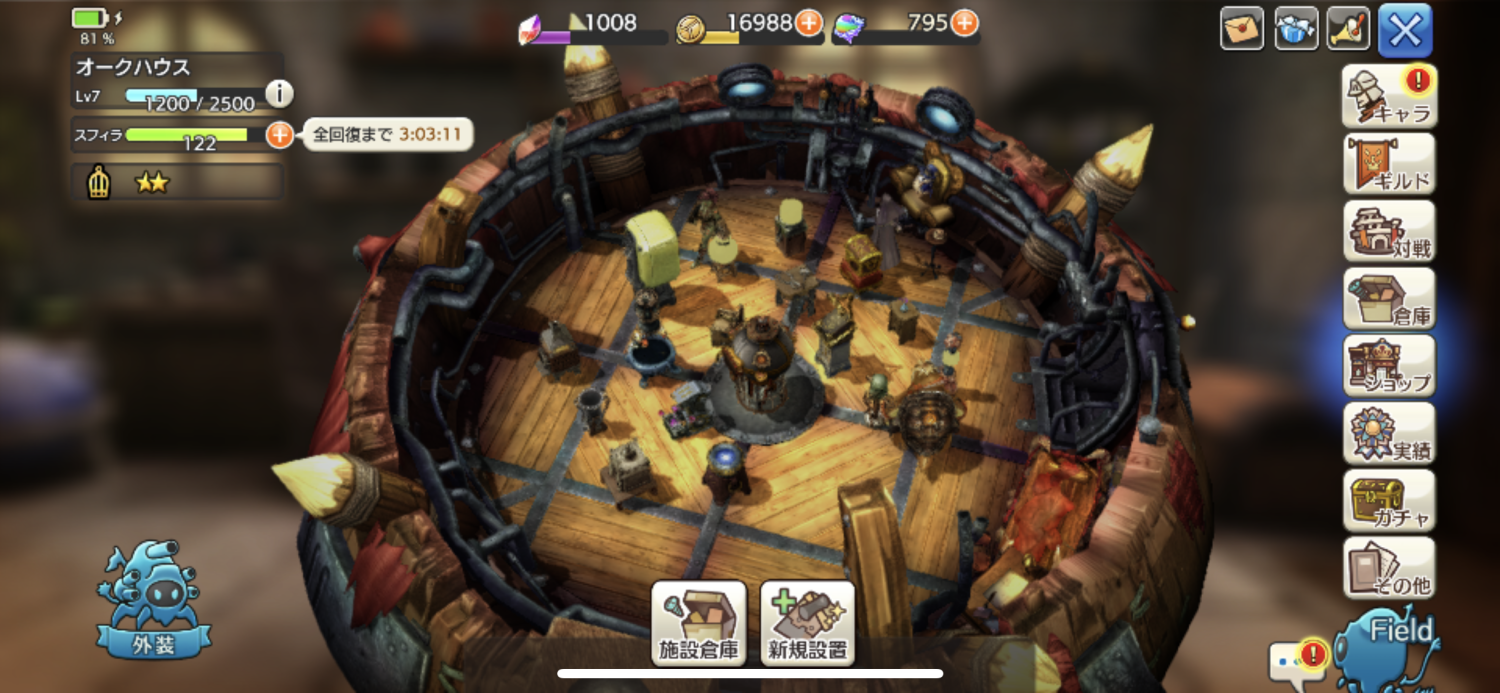The width and height of the screenshot is (1500, 693).
Task: Open the mail envelope icon
Action: coord(1242,29)
